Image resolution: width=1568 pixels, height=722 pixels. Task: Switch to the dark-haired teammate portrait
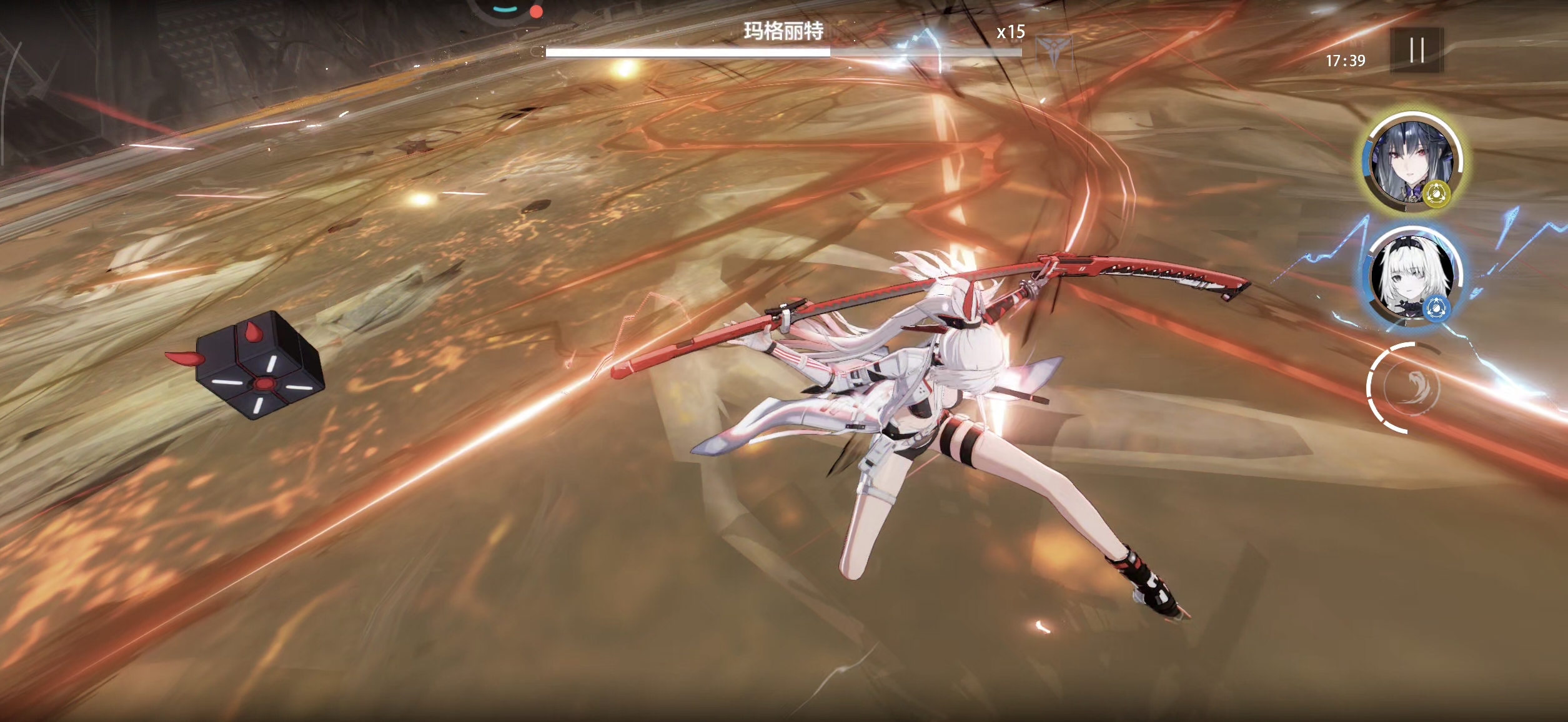pos(1411,161)
